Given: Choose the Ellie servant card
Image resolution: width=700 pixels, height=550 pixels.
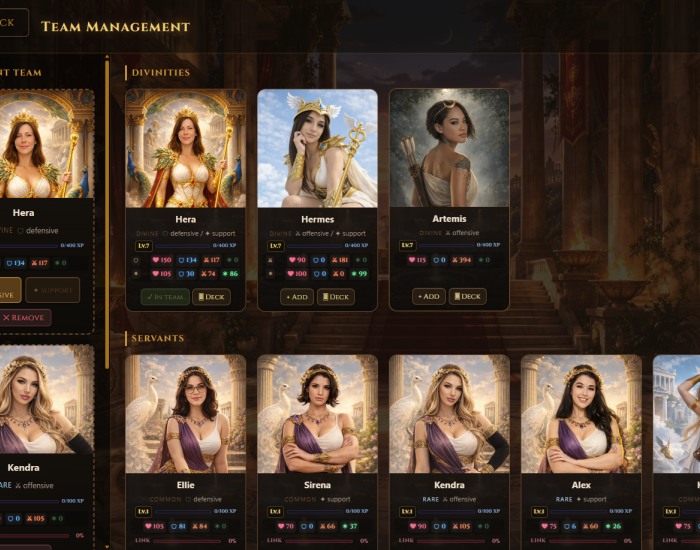Looking at the screenshot, I should click(185, 414).
